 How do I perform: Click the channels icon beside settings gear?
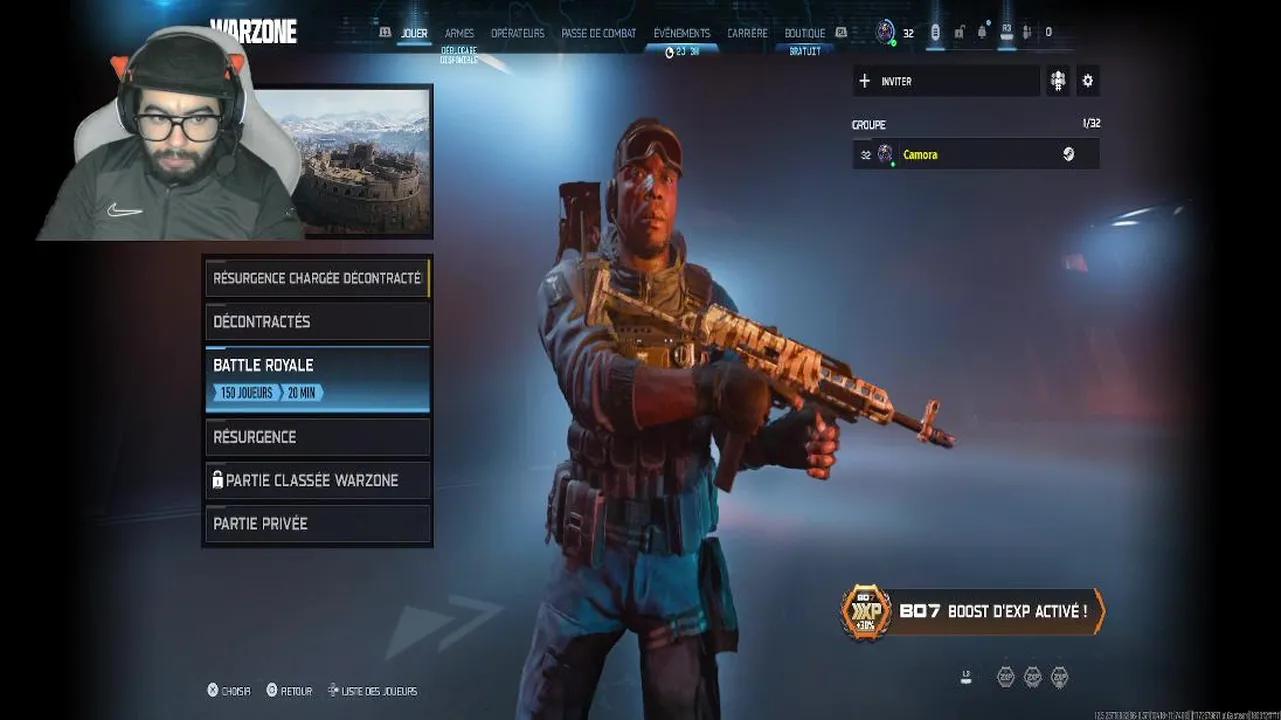click(x=1057, y=80)
